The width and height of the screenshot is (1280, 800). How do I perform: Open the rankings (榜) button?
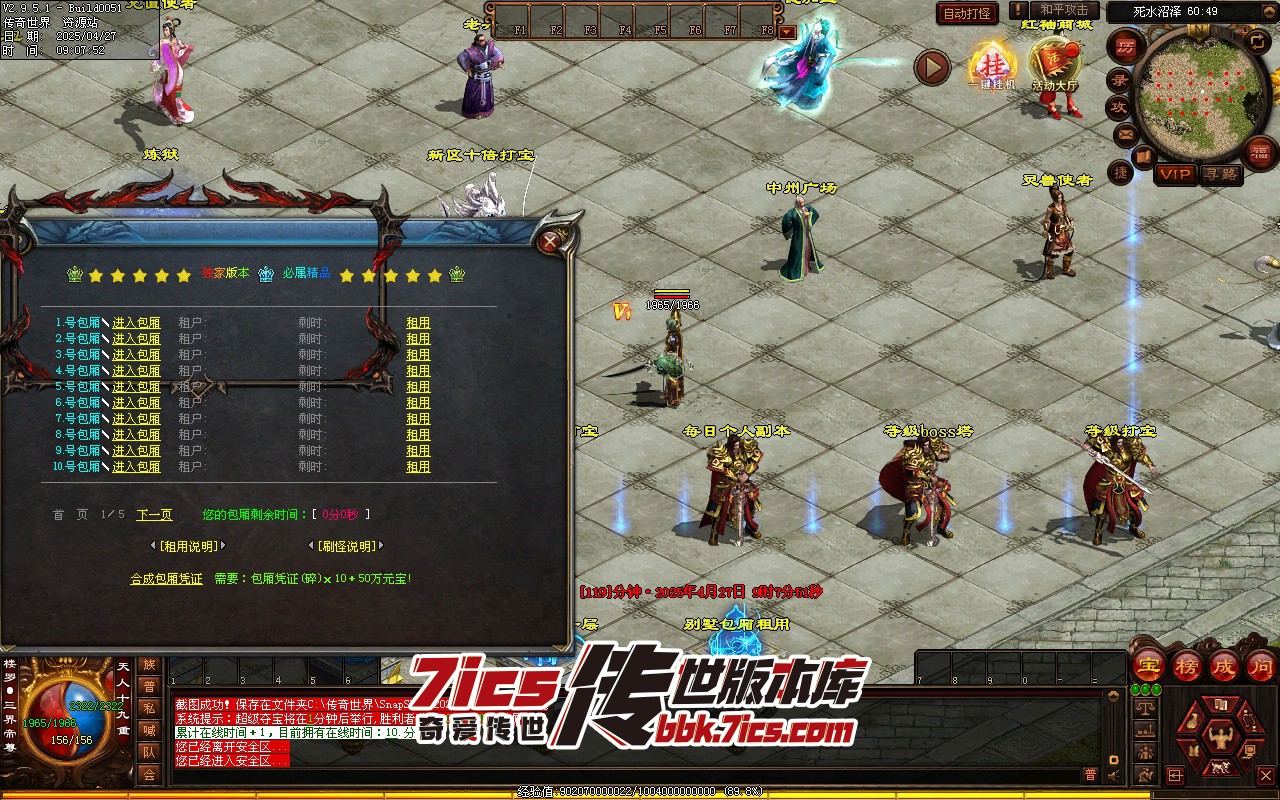pos(1186,665)
